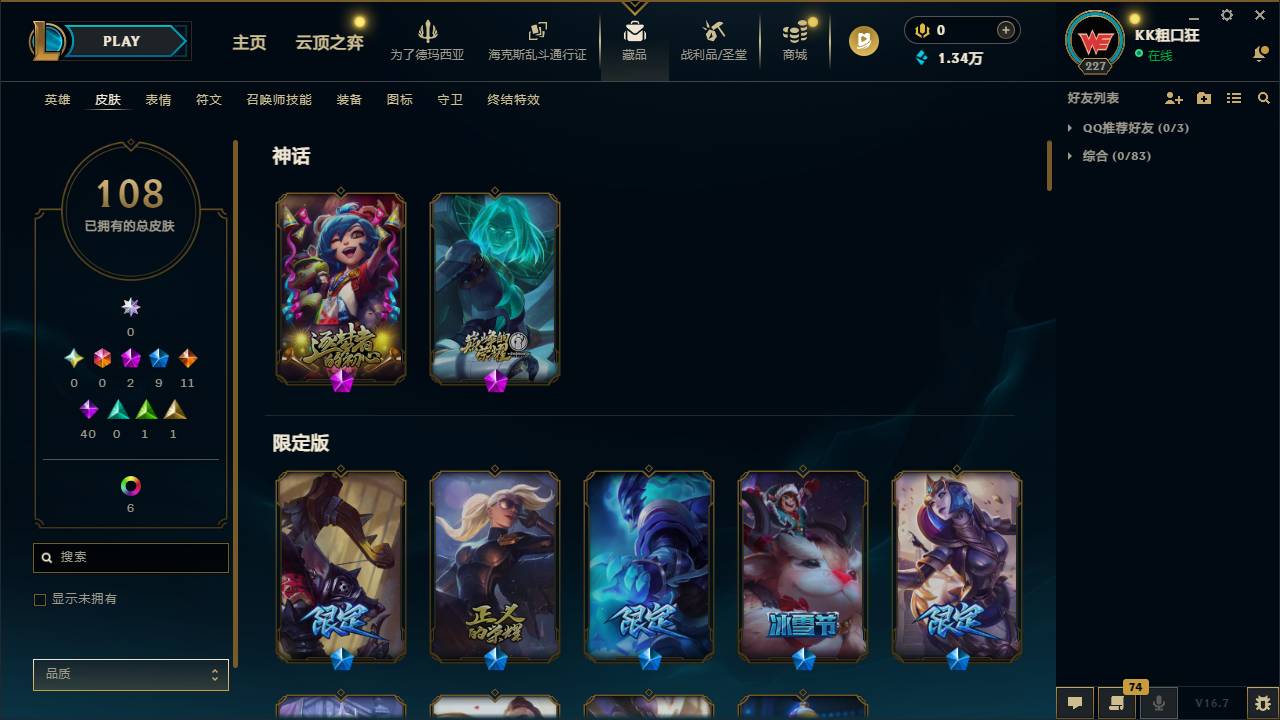Open the settings gear at top right
The image size is (1280, 720).
(x=1226, y=15)
